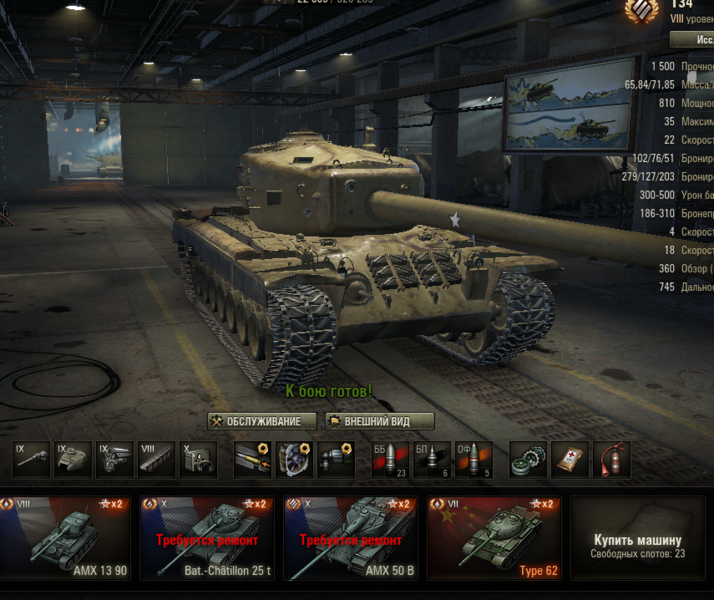Select the БП premium shell slot
This screenshot has height=600, width=714.
431,459
